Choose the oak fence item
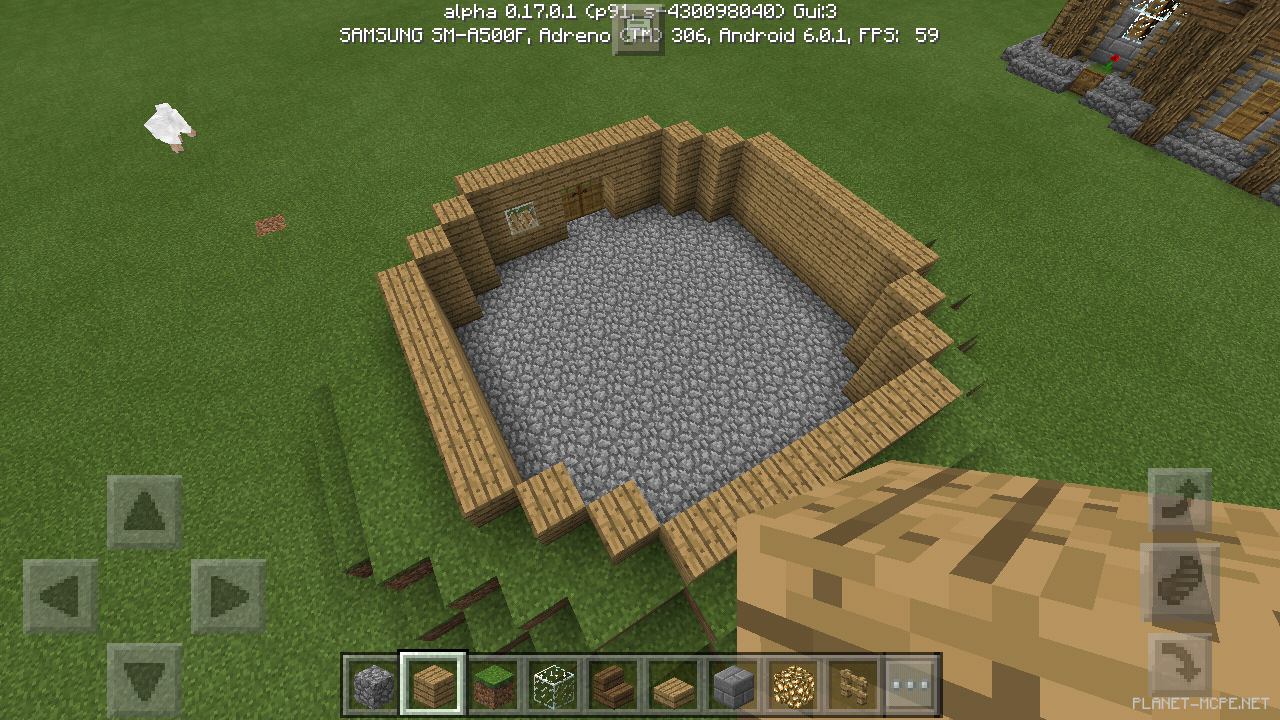 pyautogui.click(x=852, y=684)
